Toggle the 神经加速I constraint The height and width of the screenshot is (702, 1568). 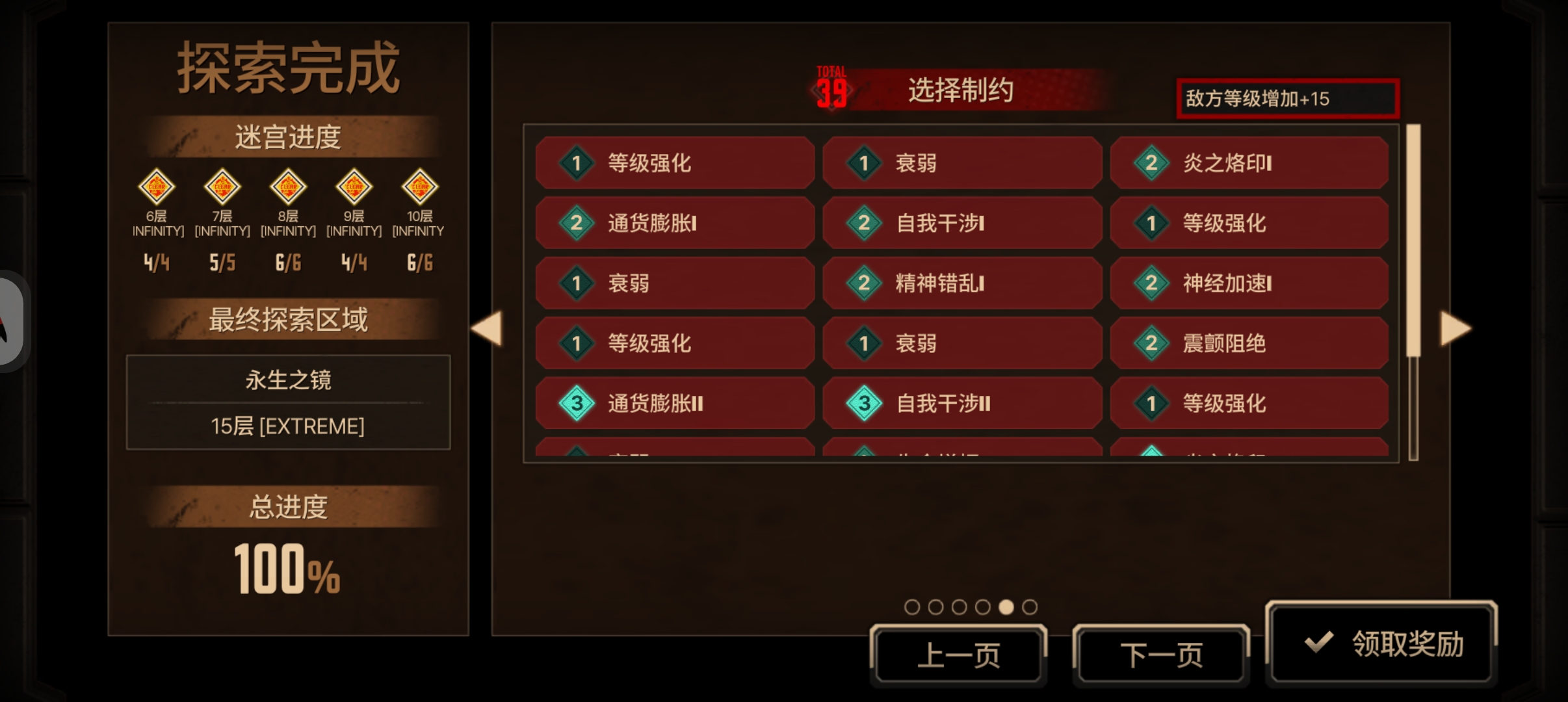(x=1248, y=283)
